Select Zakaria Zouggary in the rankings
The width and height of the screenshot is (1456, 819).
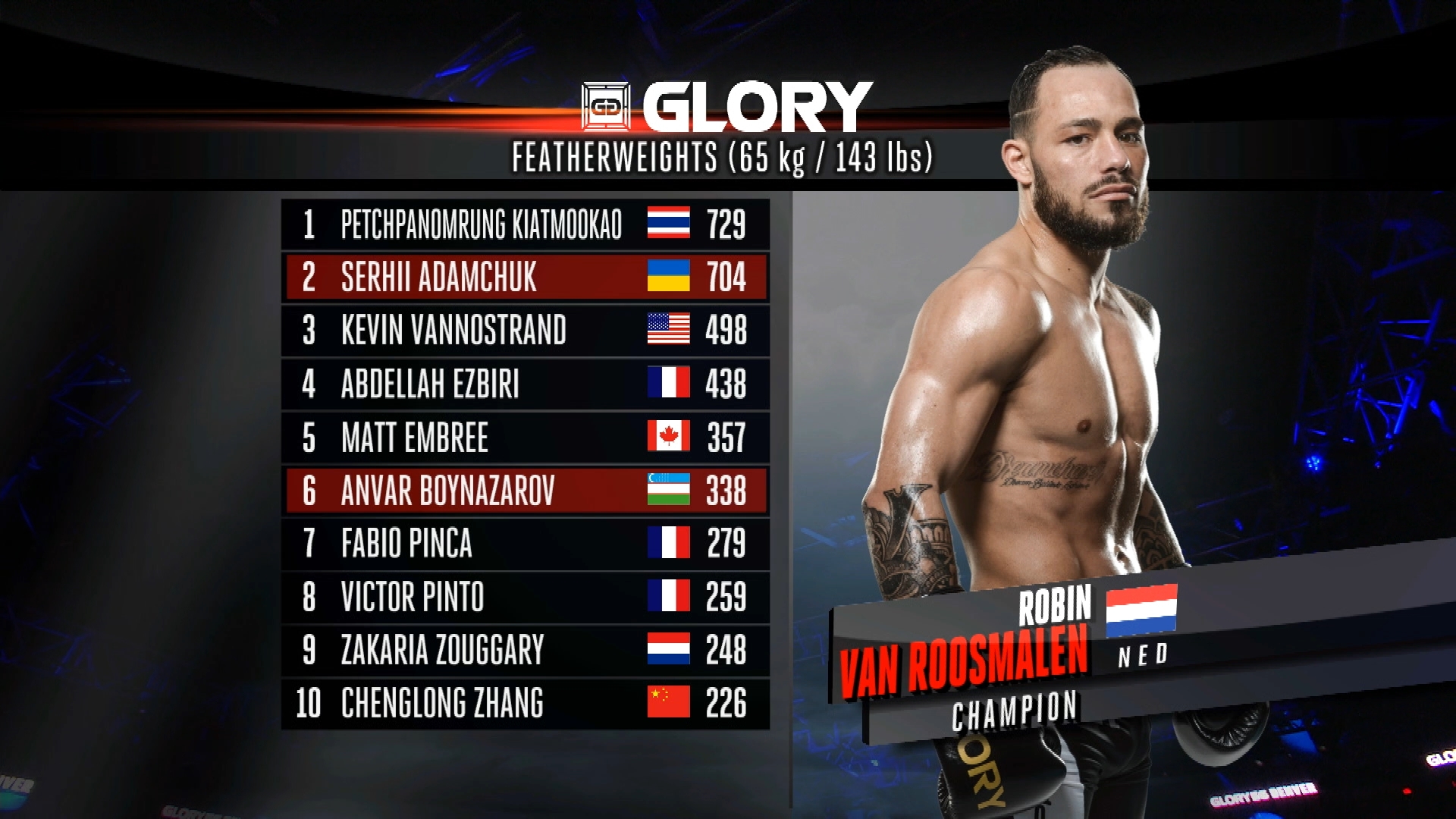point(525,650)
